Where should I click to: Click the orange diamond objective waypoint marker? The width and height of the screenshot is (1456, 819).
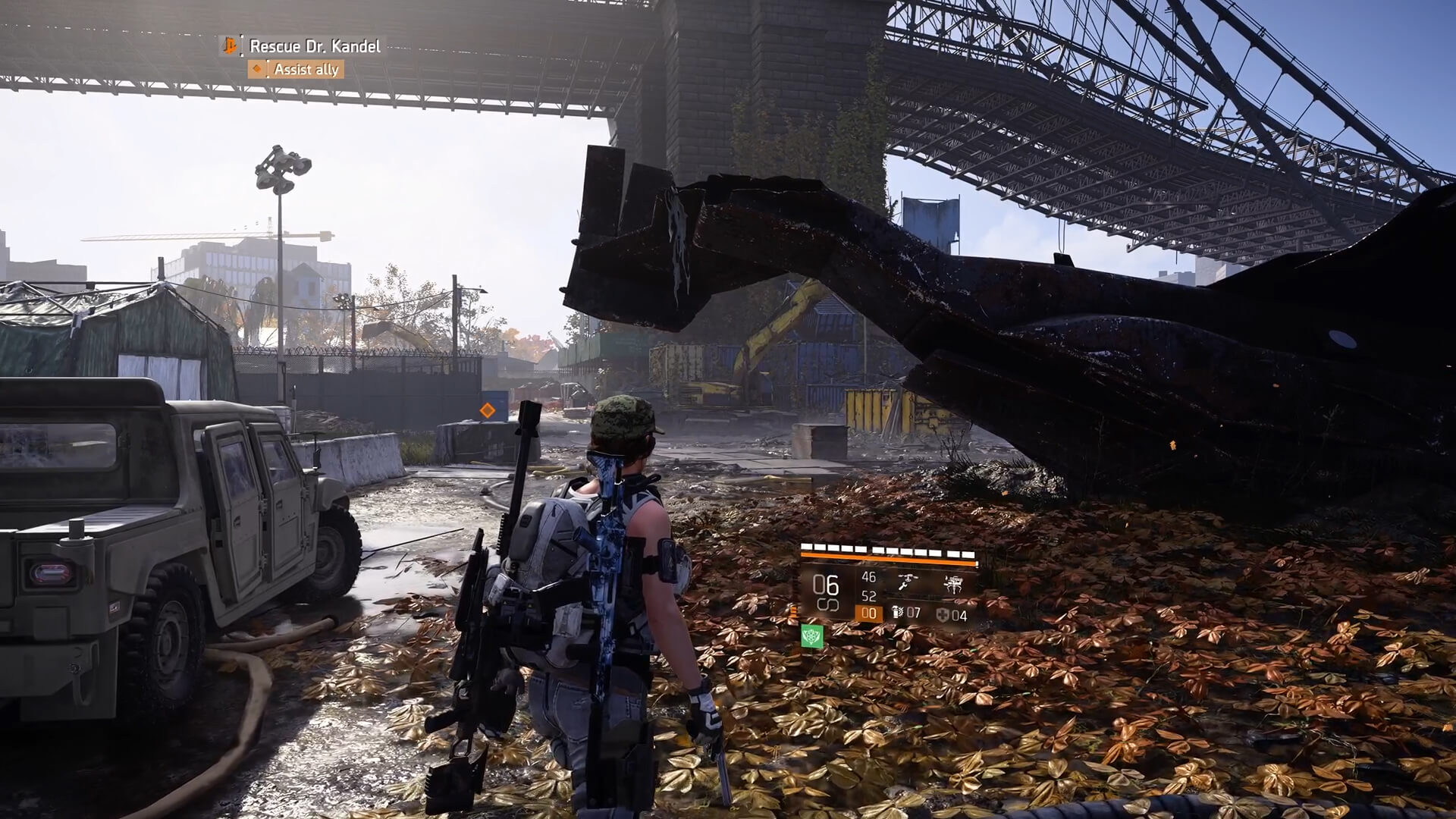point(487,410)
